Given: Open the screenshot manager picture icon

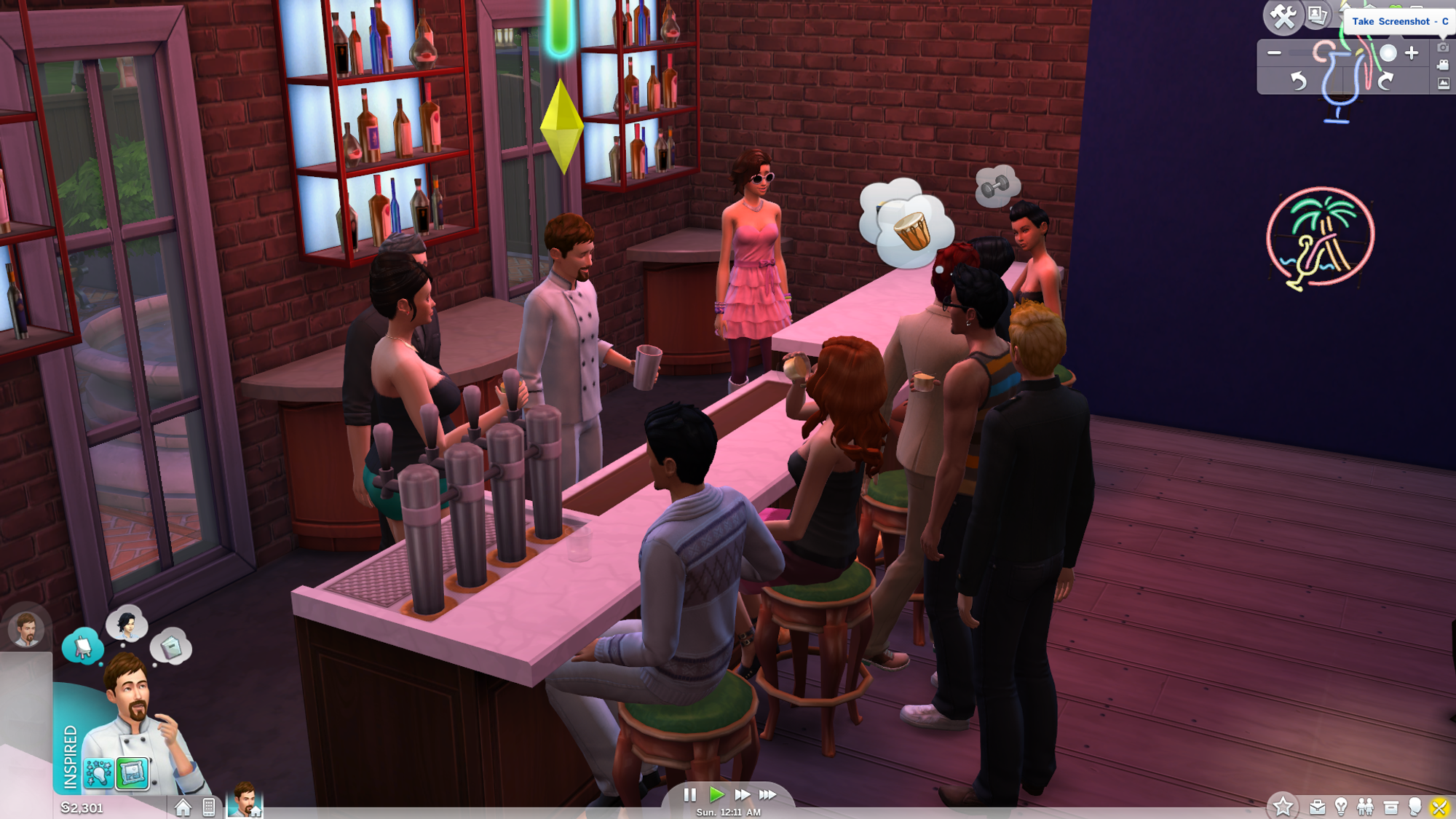Looking at the screenshot, I should point(1443,84).
